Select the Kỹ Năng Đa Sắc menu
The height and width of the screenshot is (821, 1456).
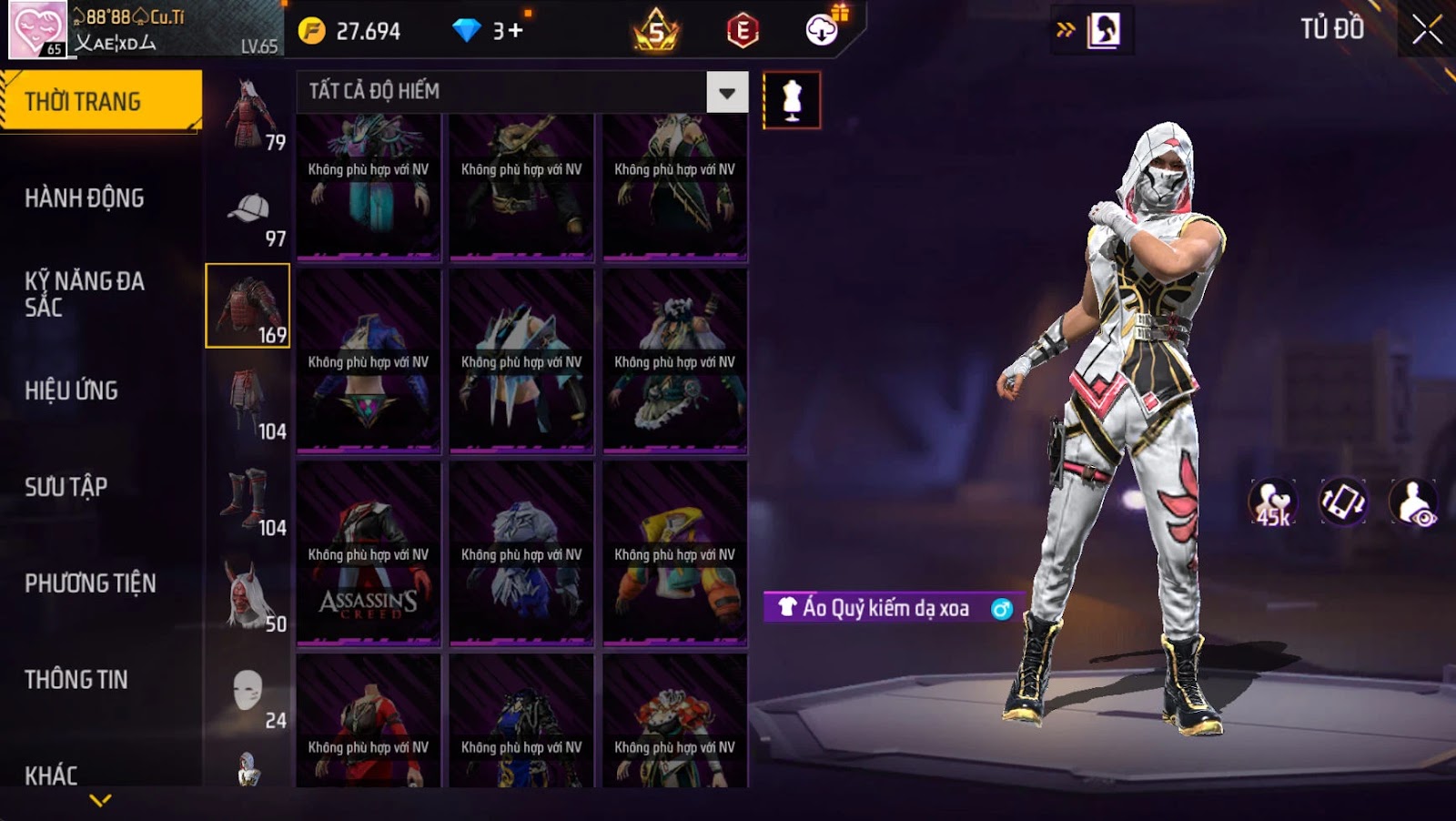pos(84,293)
